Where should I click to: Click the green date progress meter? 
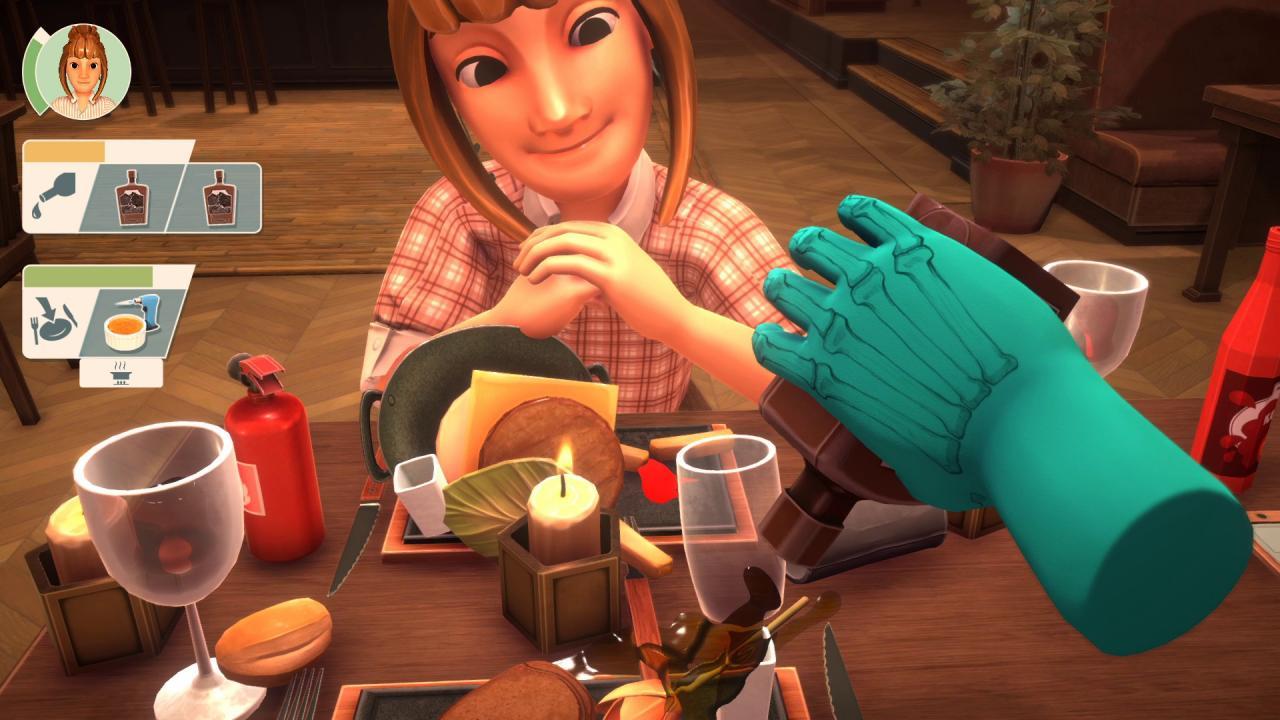pyautogui.click(x=35, y=70)
